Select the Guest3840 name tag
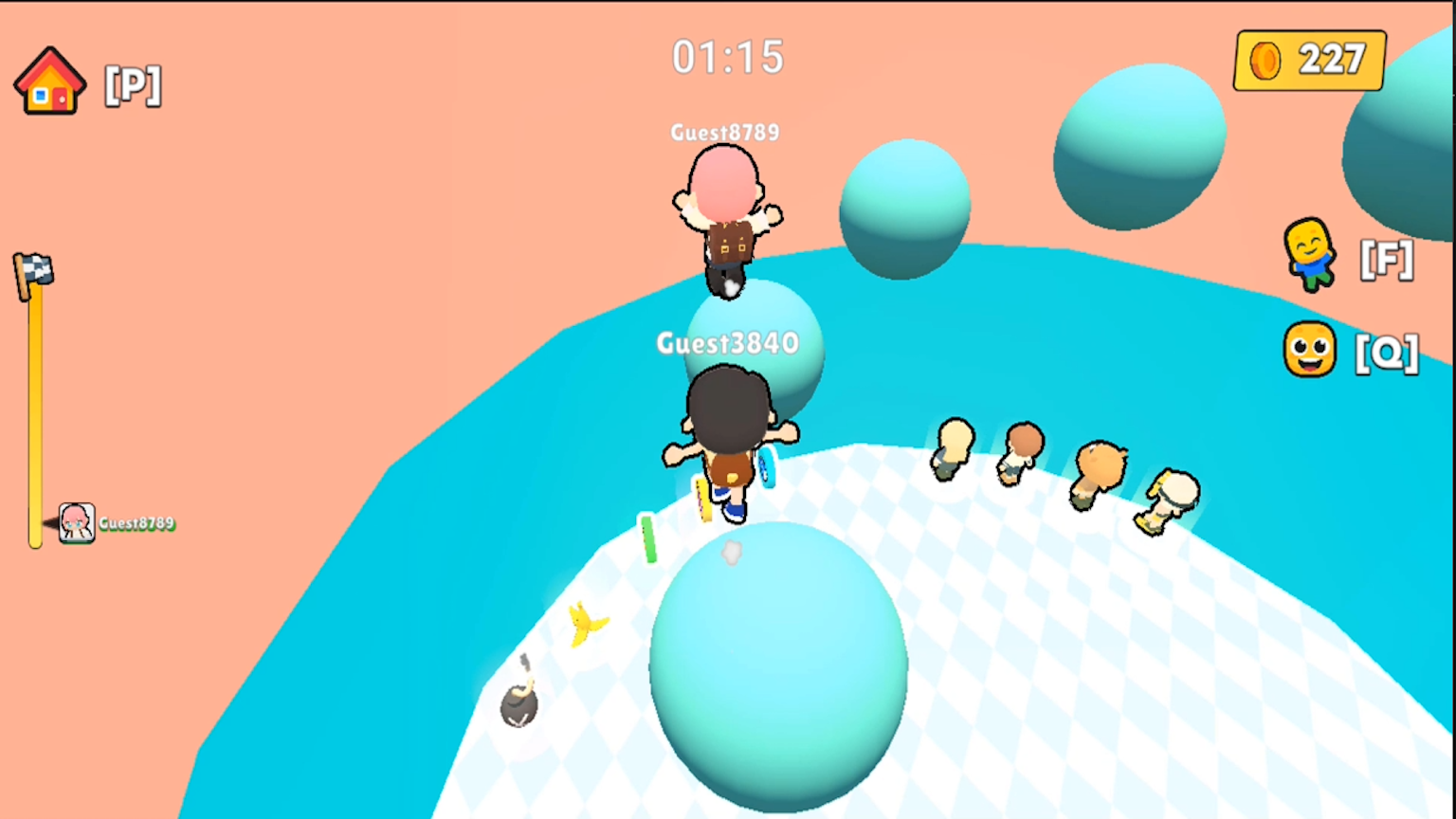 click(727, 343)
